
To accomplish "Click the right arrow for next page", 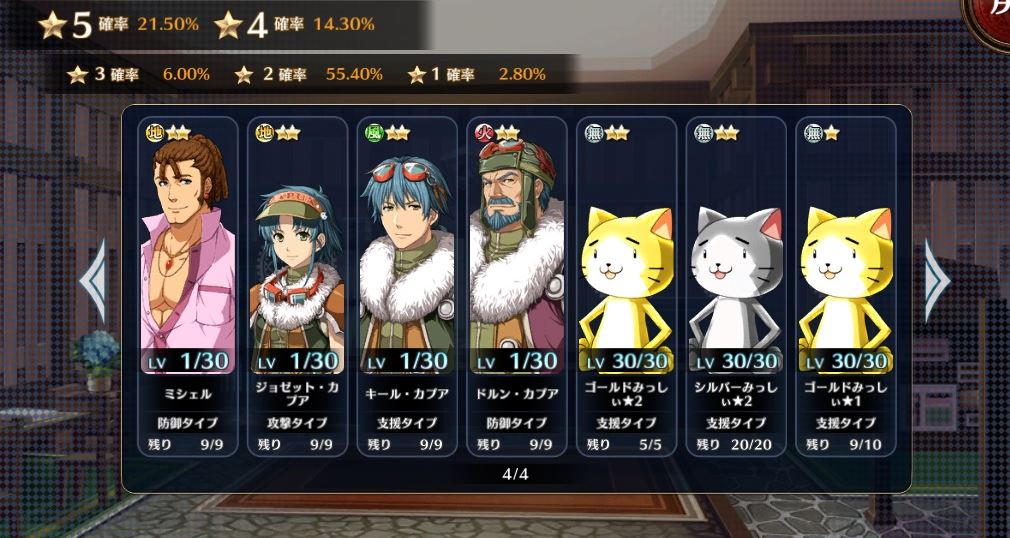I will pyautogui.click(x=938, y=281).
